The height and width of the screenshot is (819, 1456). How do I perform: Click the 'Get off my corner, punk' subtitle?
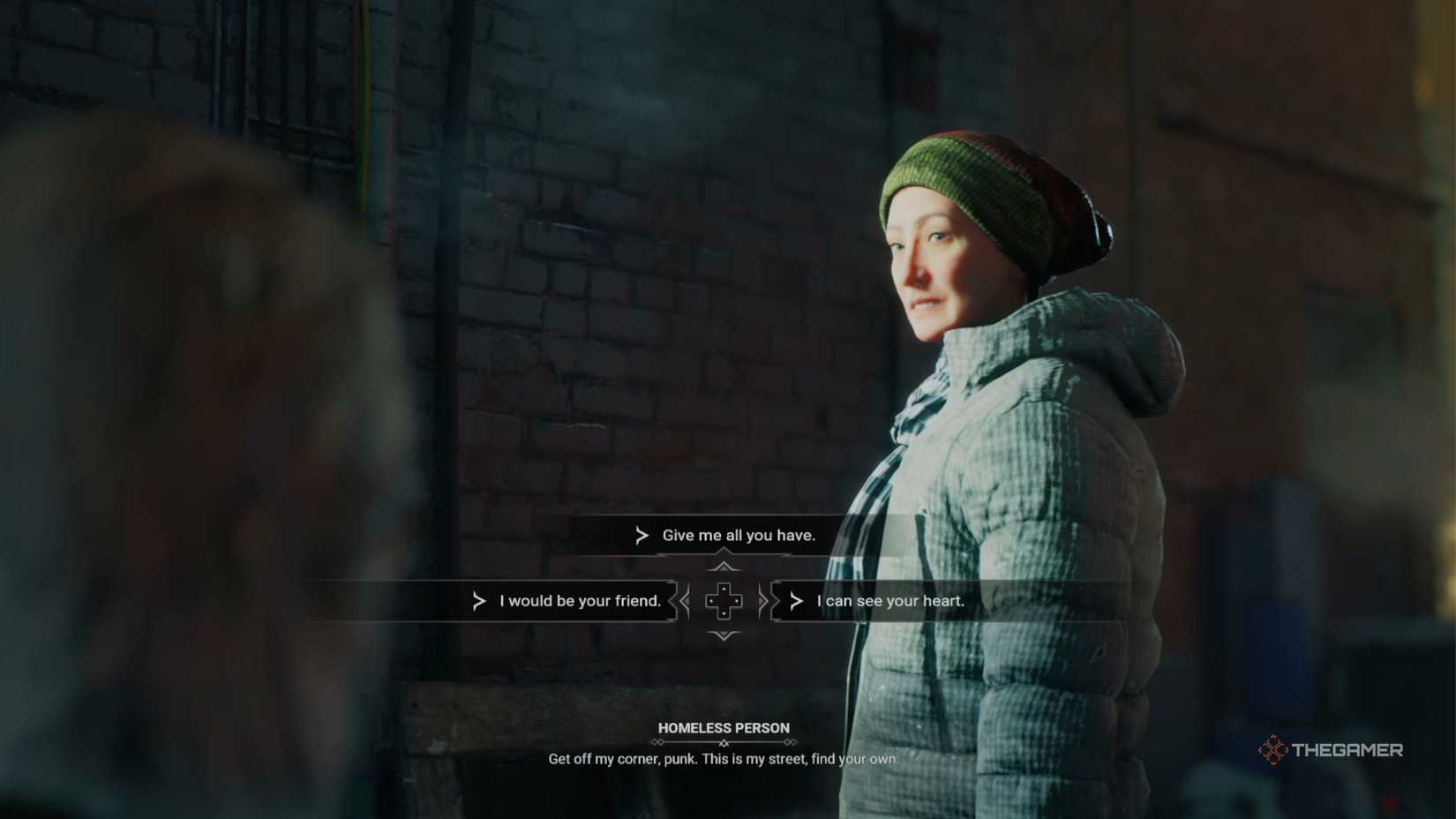coord(723,759)
